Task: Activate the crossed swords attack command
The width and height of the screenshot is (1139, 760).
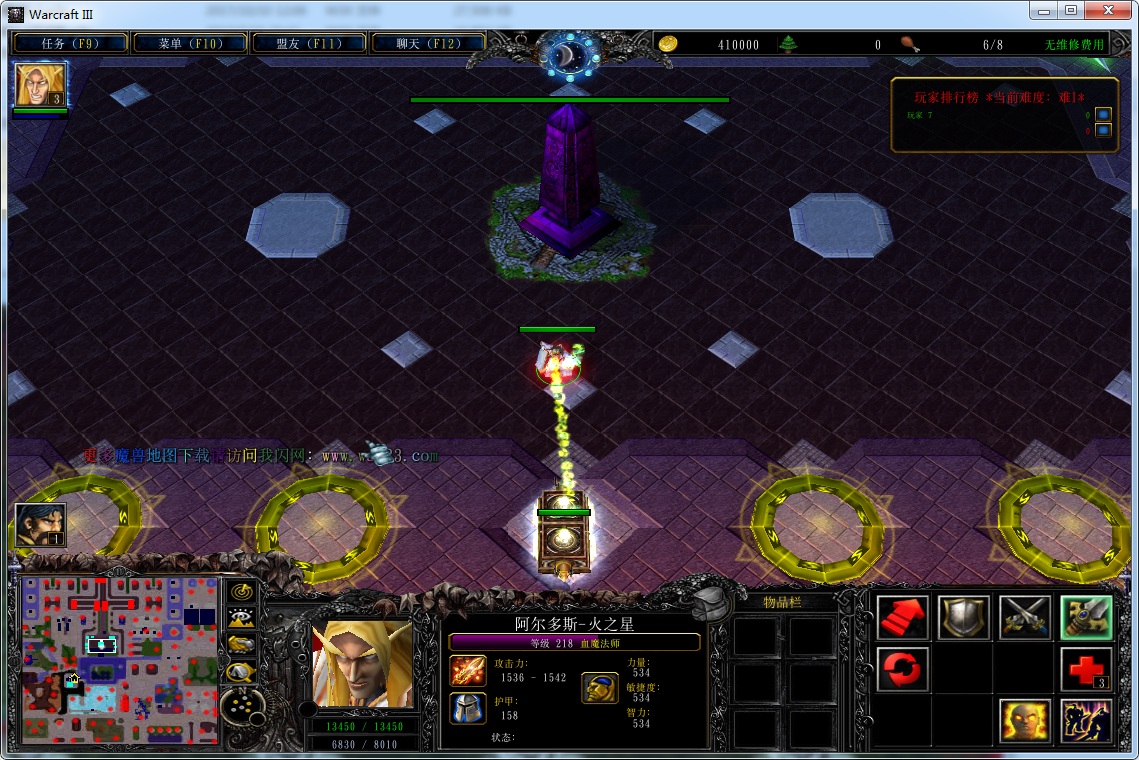Action: 1025,618
